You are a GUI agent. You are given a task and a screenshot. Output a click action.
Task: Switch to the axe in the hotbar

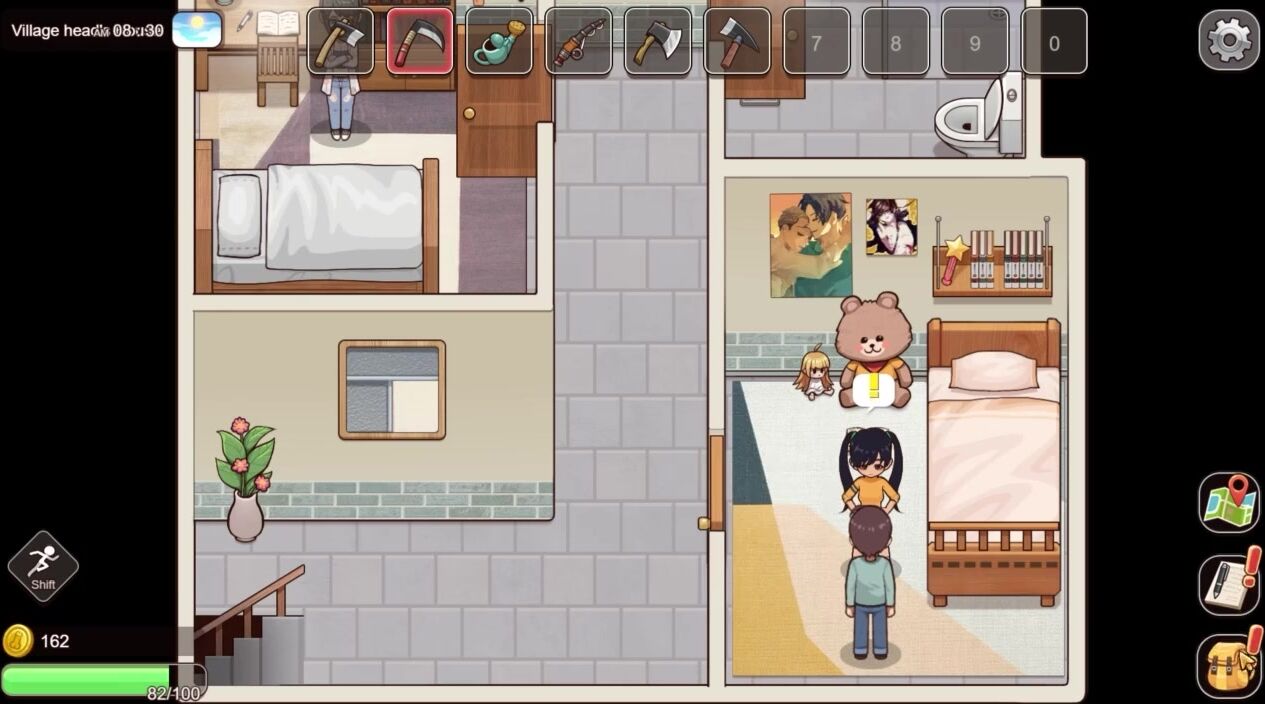[x=657, y=42]
